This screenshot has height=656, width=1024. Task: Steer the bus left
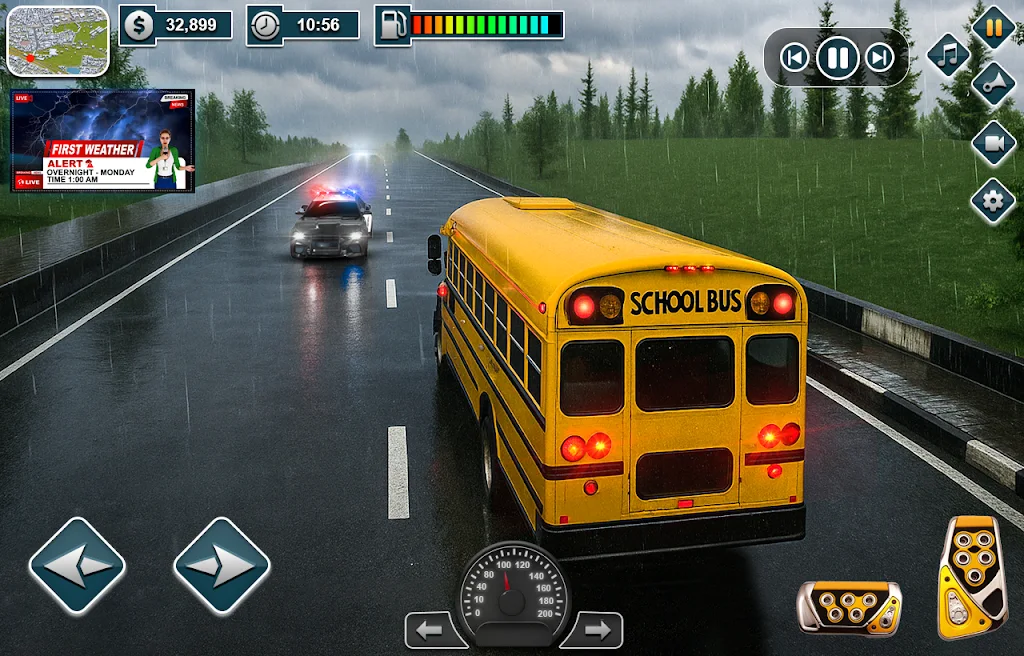tap(77, 566)
